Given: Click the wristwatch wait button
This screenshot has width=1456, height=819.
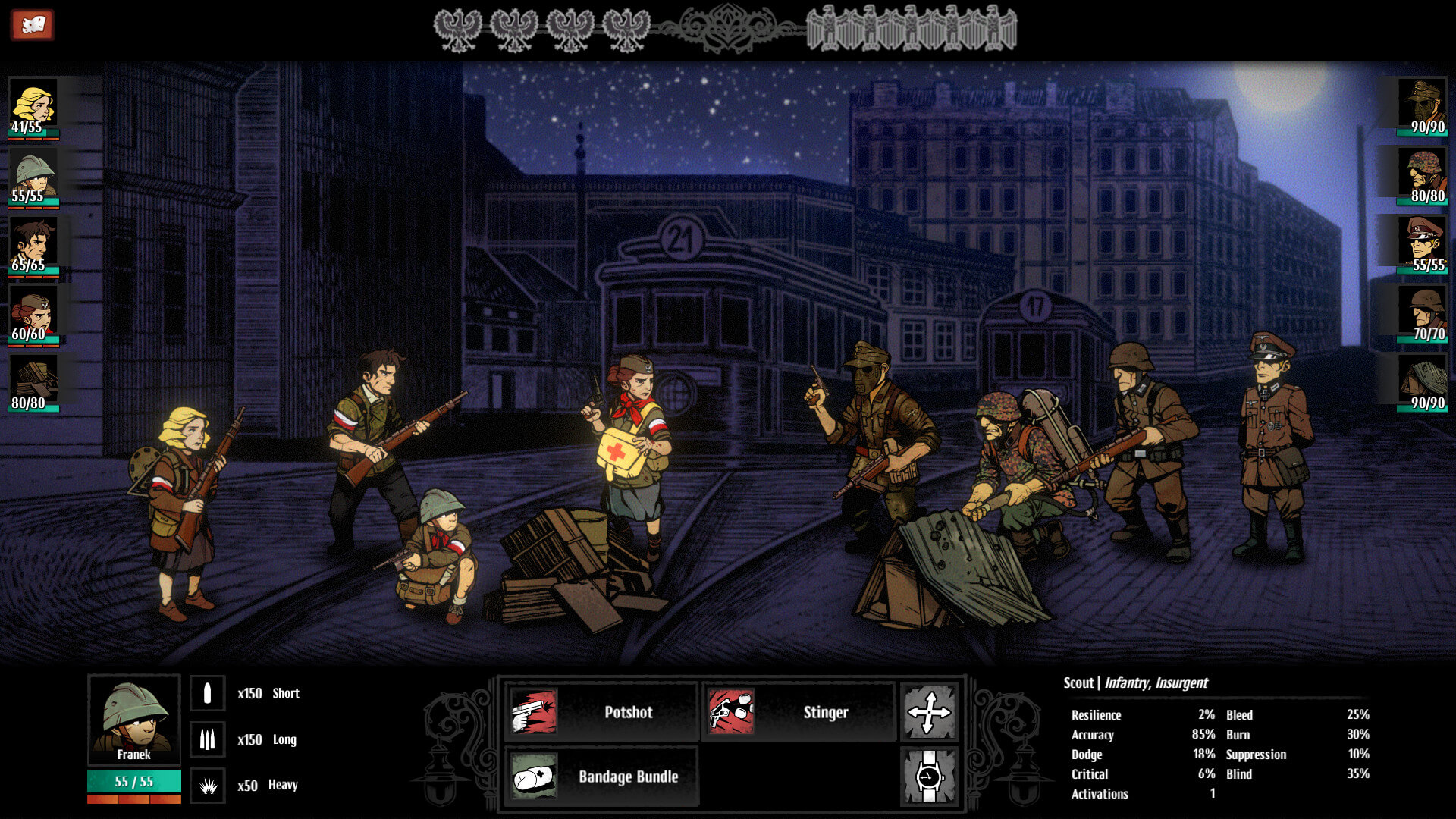Looking at the screenshot, I should [929, 777].
